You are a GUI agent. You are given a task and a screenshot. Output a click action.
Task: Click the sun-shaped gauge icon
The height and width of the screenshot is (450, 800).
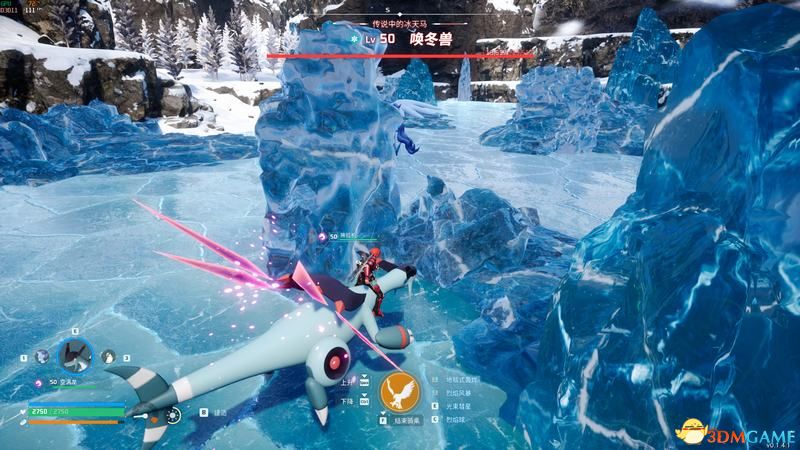172,414
